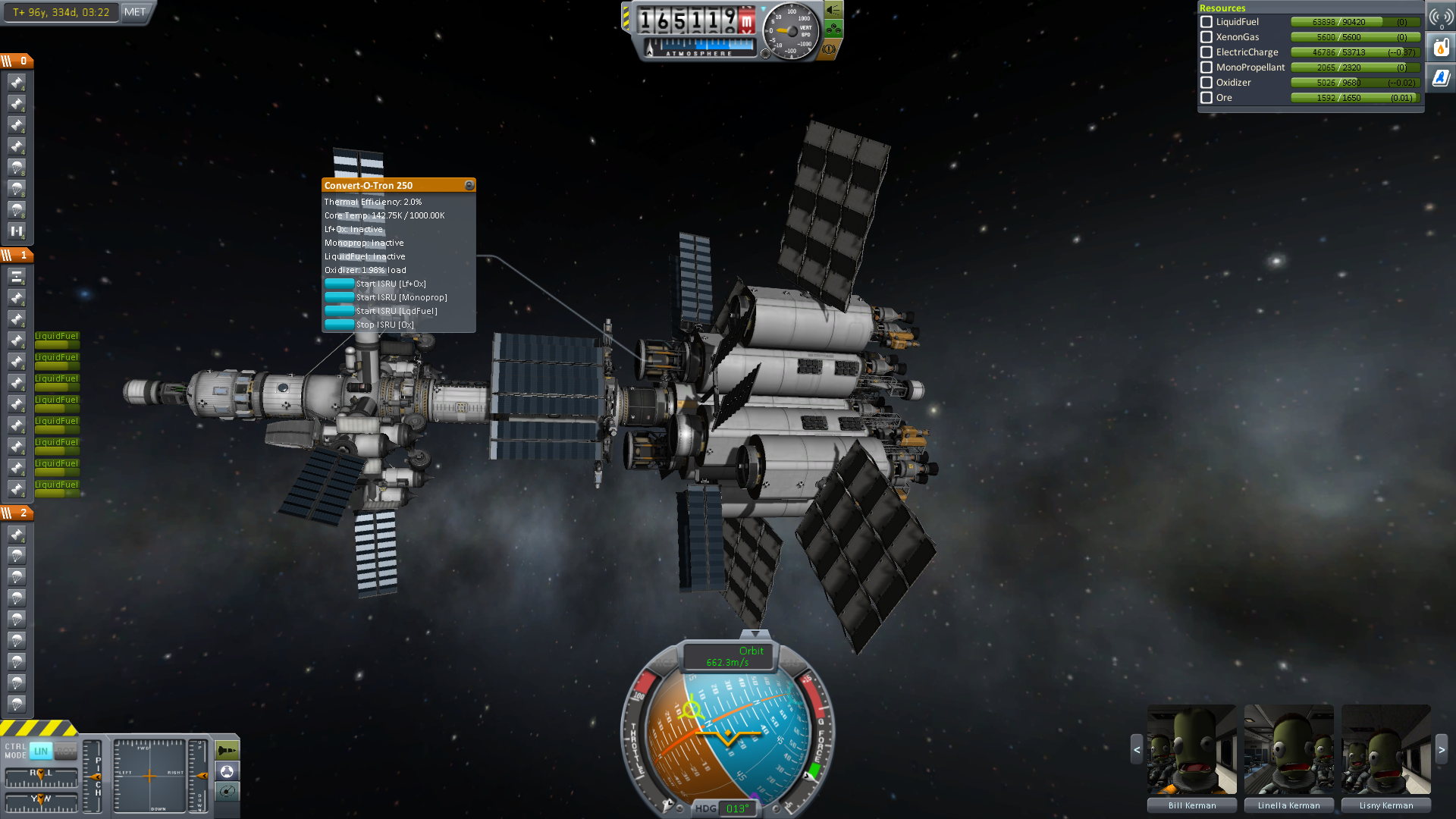
Task: Toggle the Ore resource checkbox
Action: tap(1207, 98)
